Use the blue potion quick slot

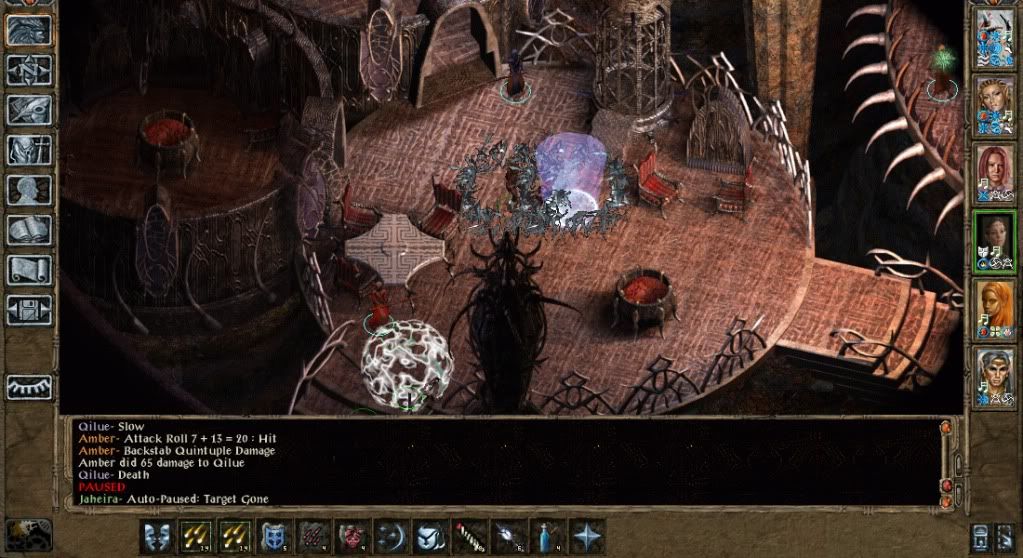pyautogui.click(x=544, y=535)
